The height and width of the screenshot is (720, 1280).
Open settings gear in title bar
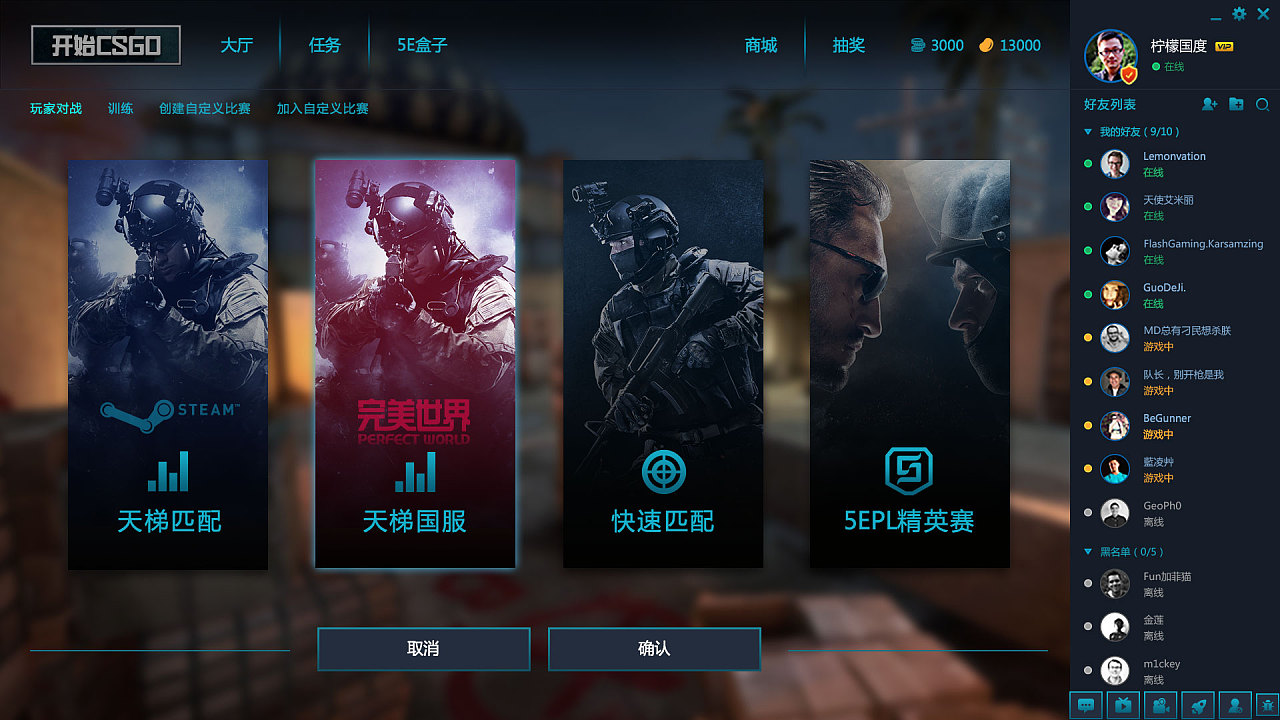[x=1238, y=14]
